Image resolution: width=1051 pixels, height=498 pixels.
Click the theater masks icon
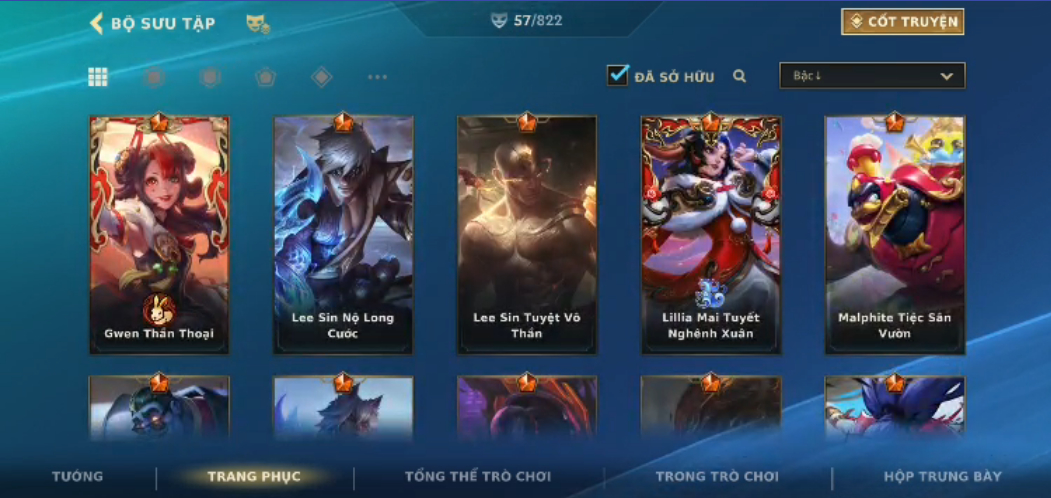click(258, 24)
